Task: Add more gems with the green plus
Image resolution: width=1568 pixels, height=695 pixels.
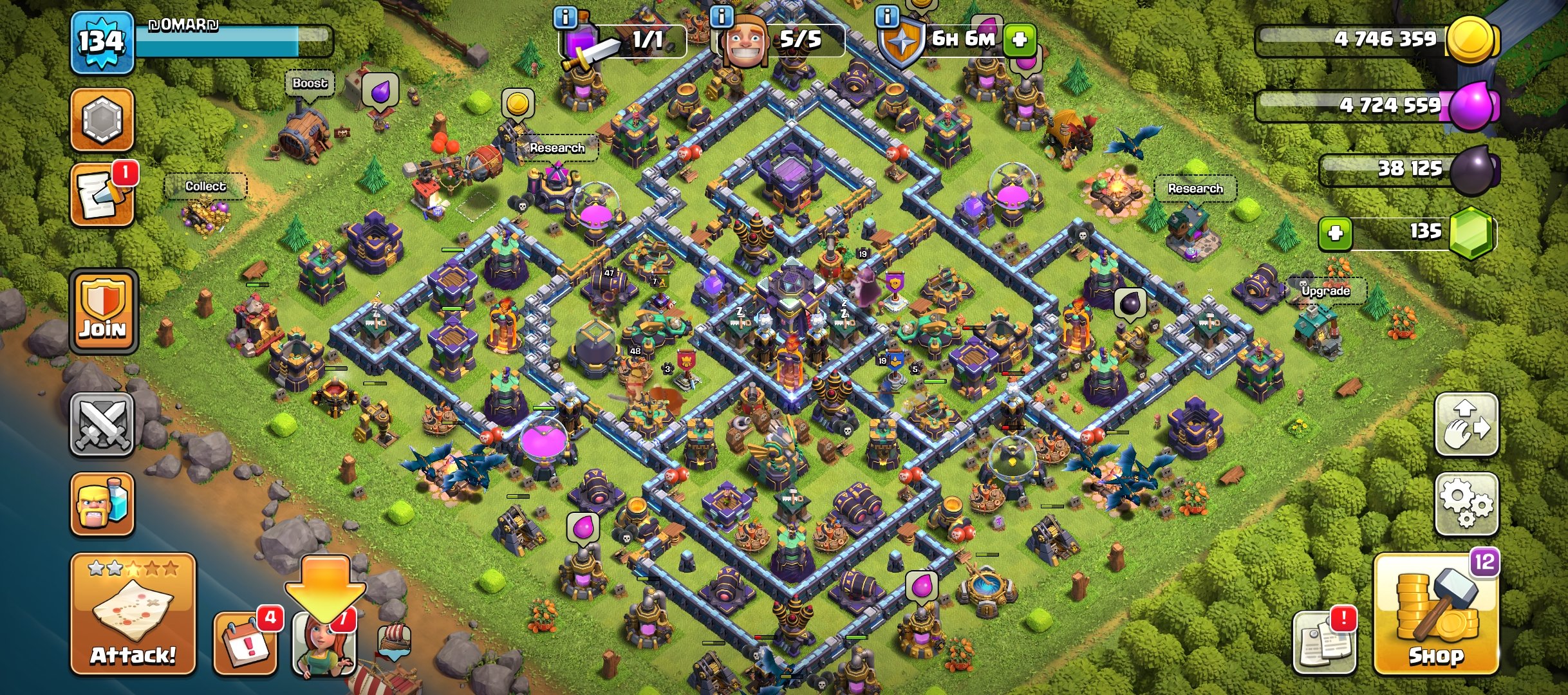Action: point(1335,233)
